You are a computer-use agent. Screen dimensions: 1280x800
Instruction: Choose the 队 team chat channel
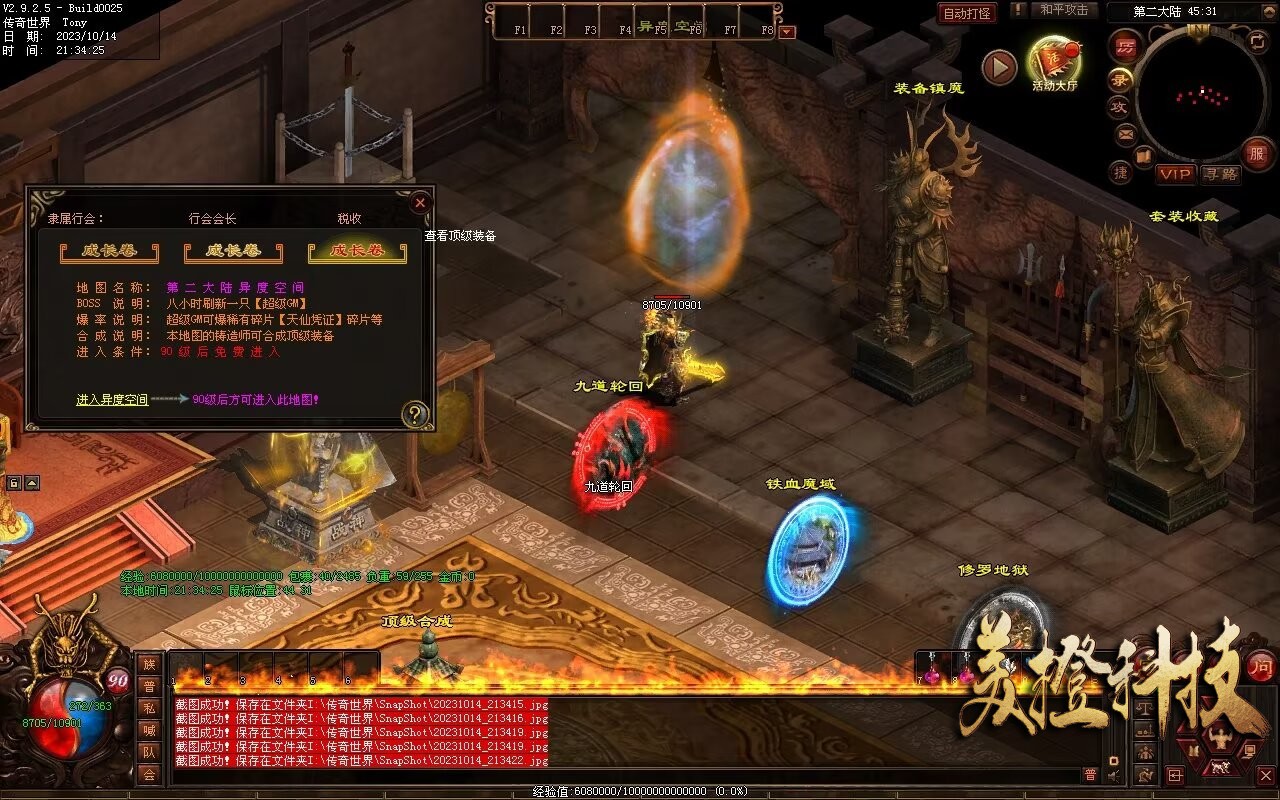(x=149, y=752)
